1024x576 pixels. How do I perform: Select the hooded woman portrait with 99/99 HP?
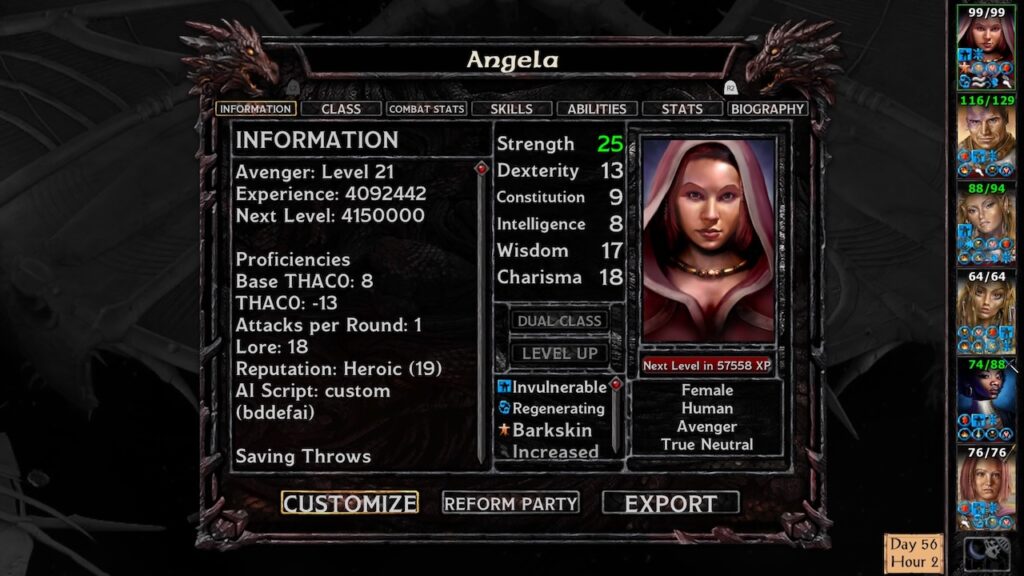986,40
